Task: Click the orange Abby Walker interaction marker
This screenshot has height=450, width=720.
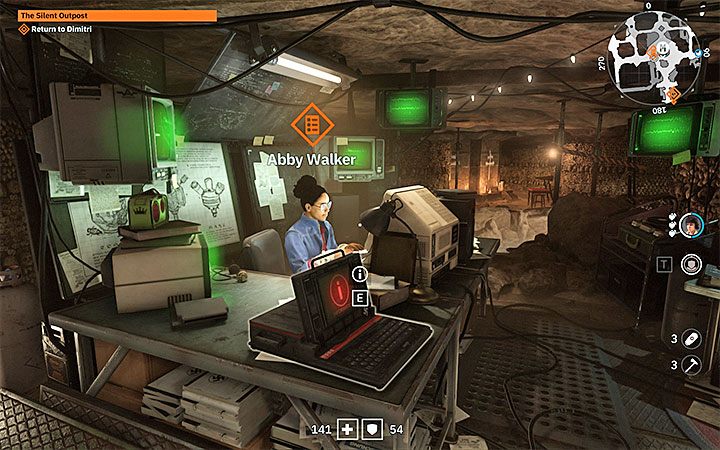Action: 310,123
